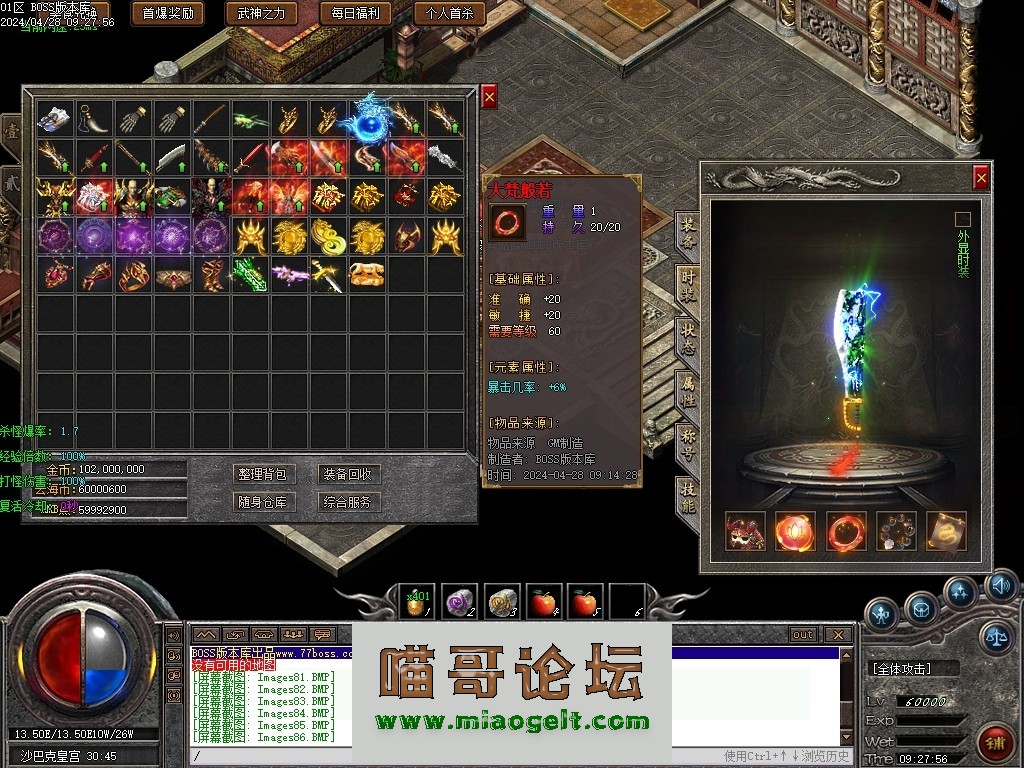Open the 个人首杀 personal first-kill menu
This screenshot has width=1024, height=768.
coord(450,13)
